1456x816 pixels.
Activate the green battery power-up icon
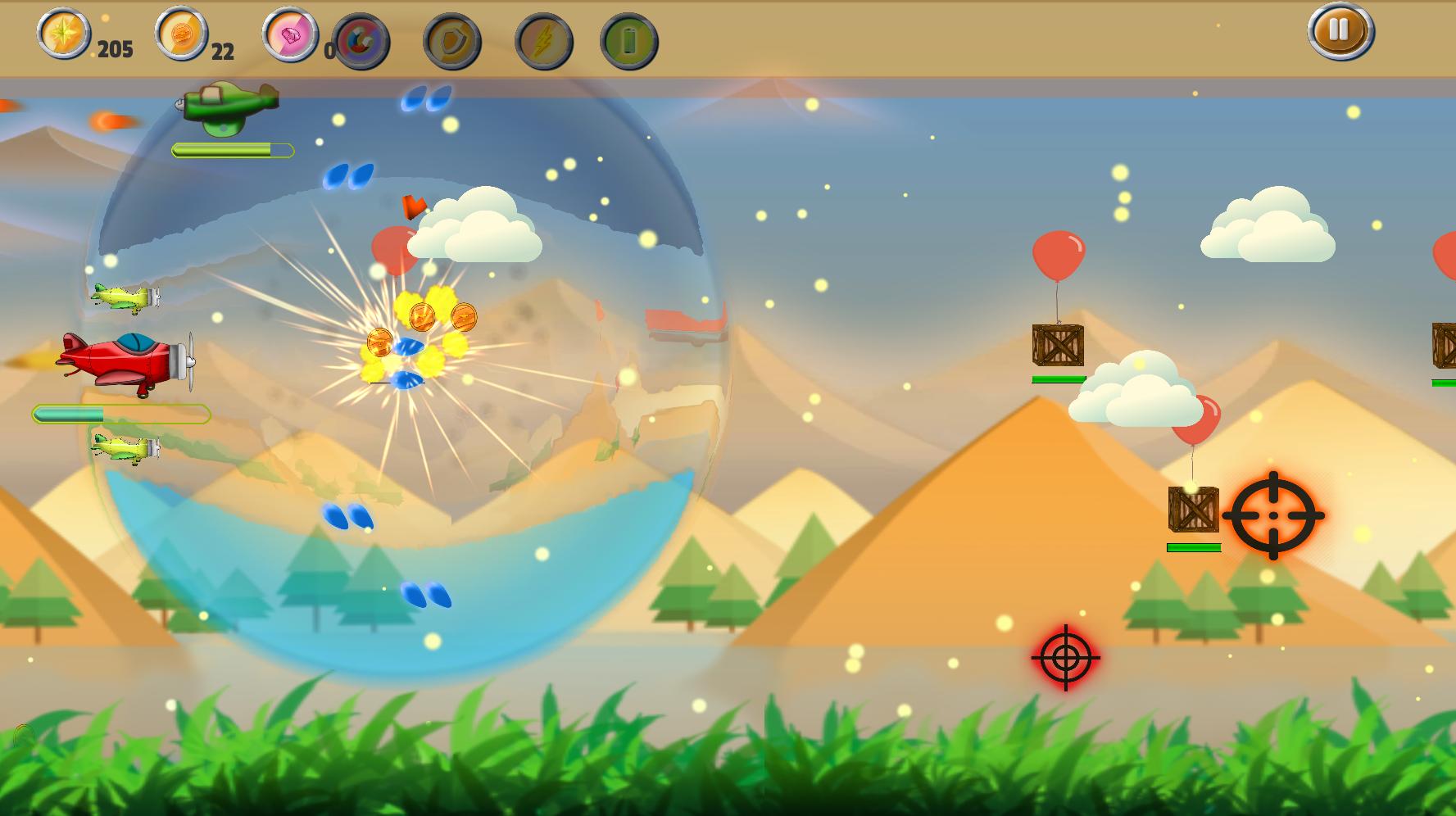point(628,41)
